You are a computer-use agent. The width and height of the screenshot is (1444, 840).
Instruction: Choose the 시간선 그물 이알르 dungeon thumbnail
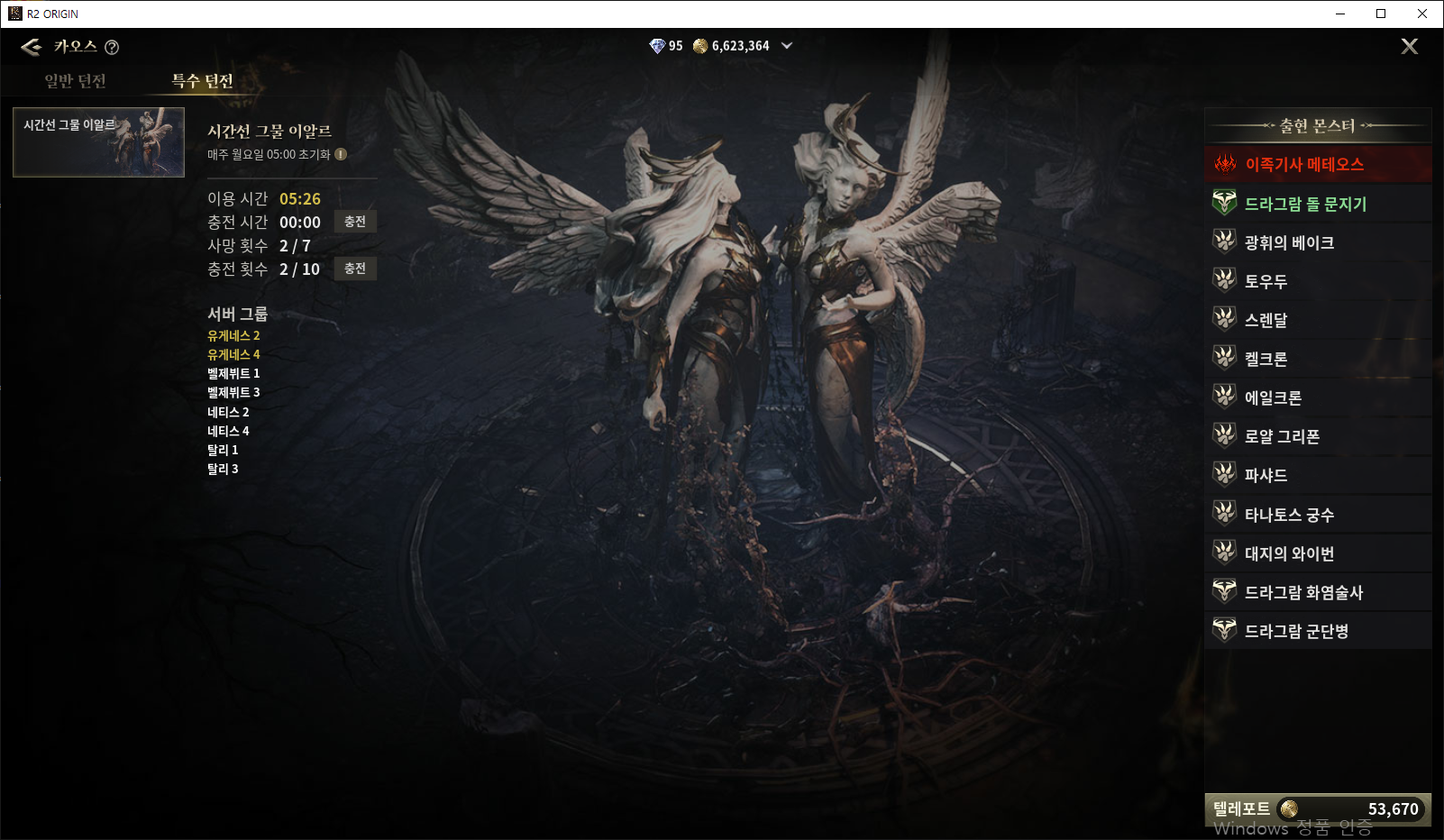coord(99,142)
